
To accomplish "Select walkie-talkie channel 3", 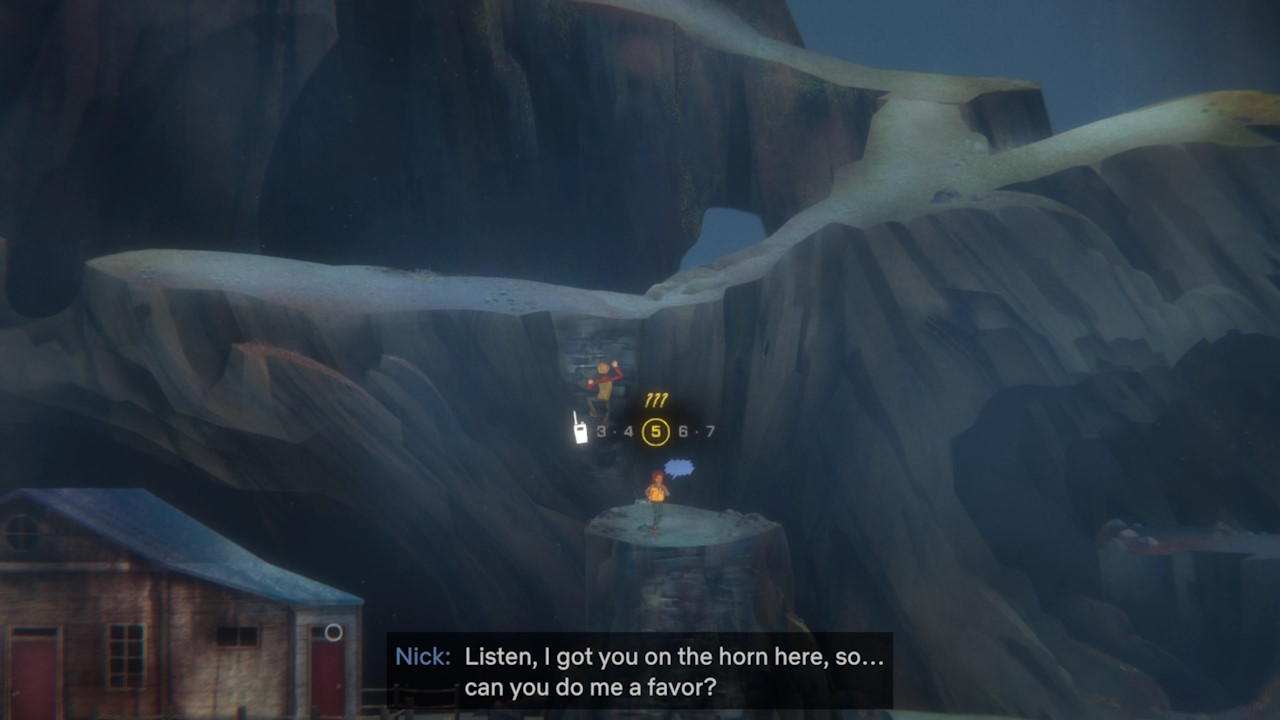I will coord(601,432).
